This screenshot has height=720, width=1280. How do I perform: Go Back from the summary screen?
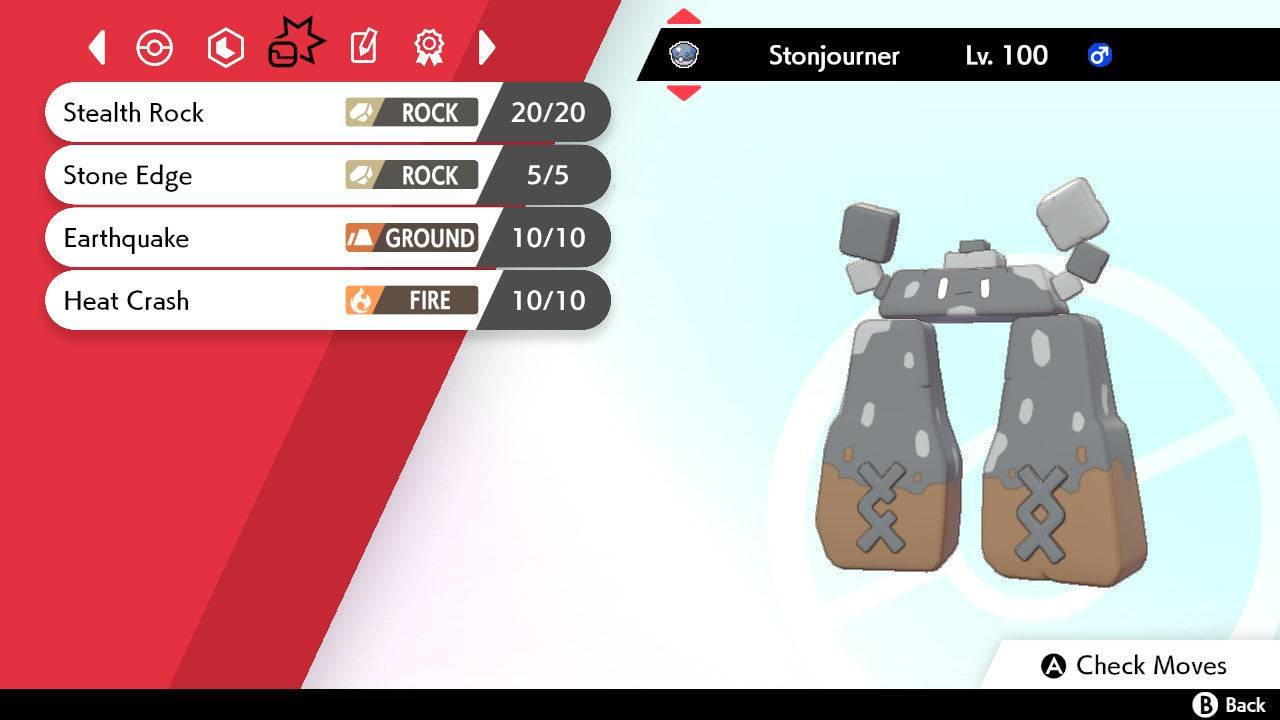pos(1228,705)
